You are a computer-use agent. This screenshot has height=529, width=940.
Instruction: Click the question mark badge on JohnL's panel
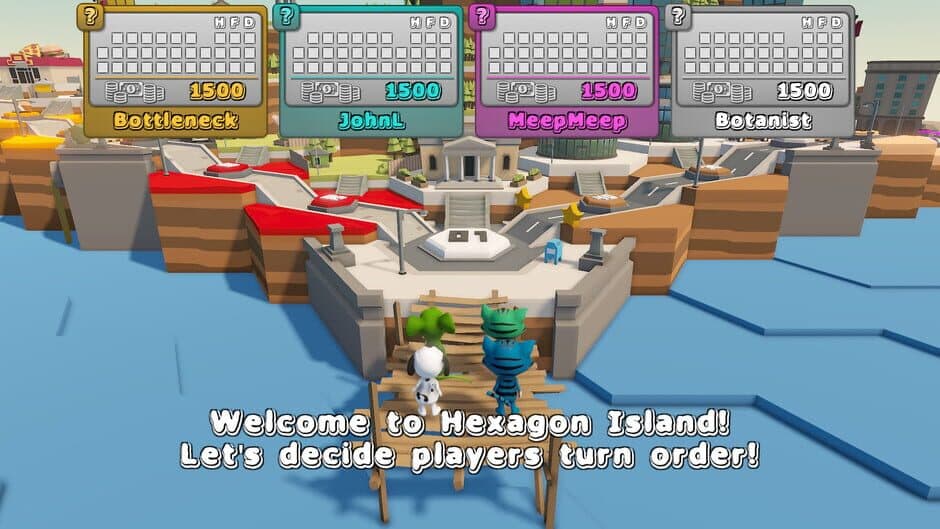click(286, 15)
